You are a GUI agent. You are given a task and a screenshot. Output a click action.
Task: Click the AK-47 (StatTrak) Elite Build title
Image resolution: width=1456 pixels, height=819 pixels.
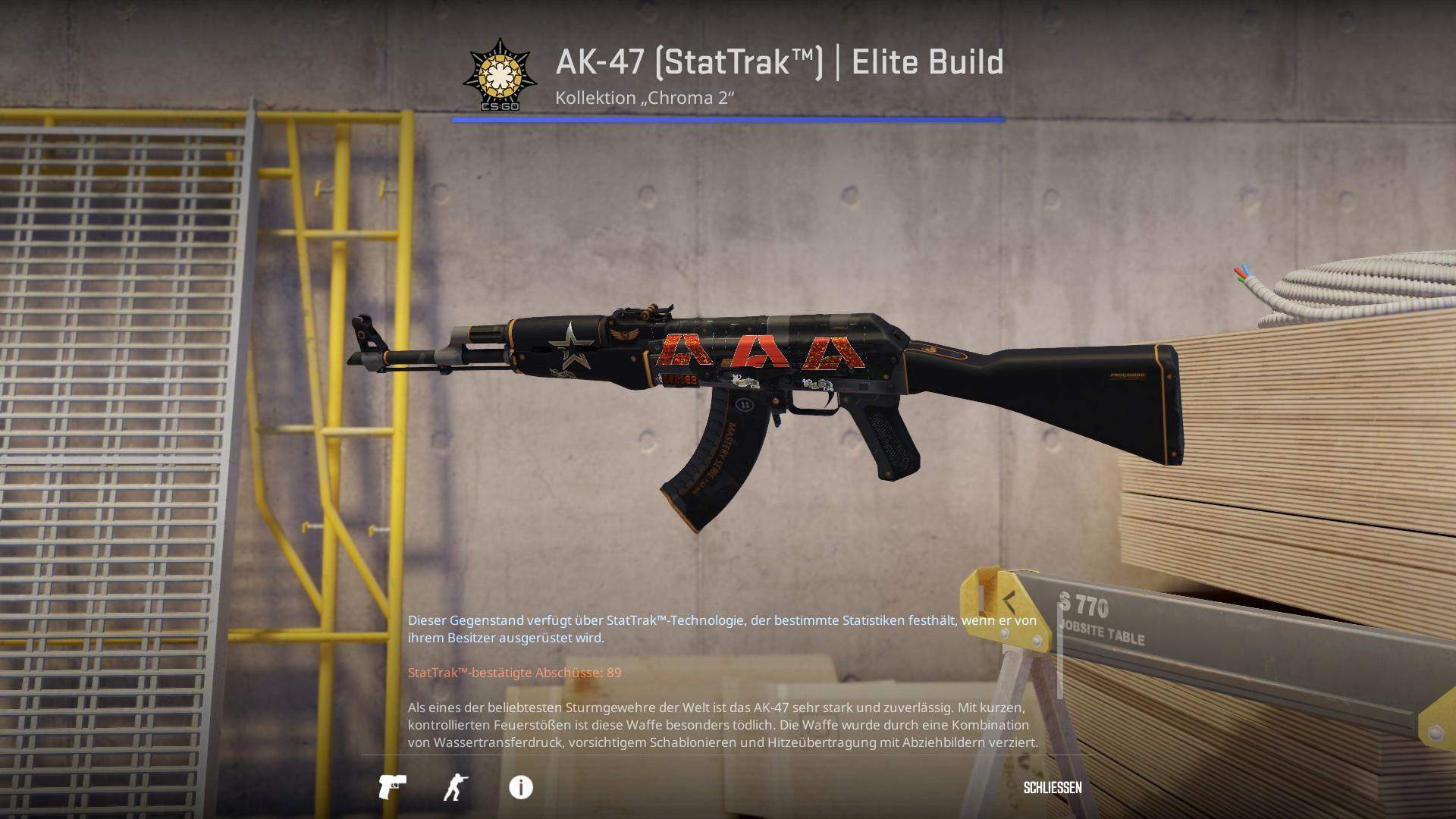coord(777,63)
